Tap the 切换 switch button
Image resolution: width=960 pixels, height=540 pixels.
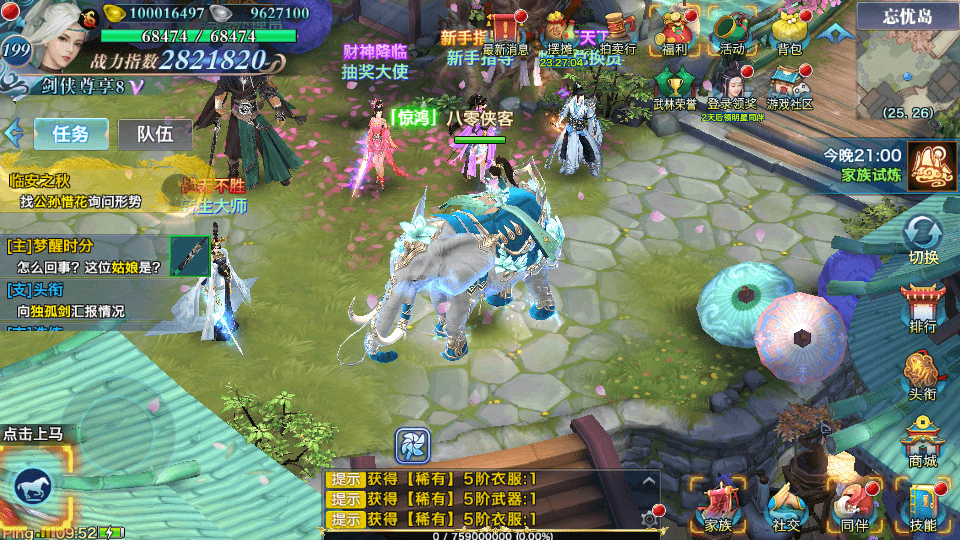coord(923,240)
